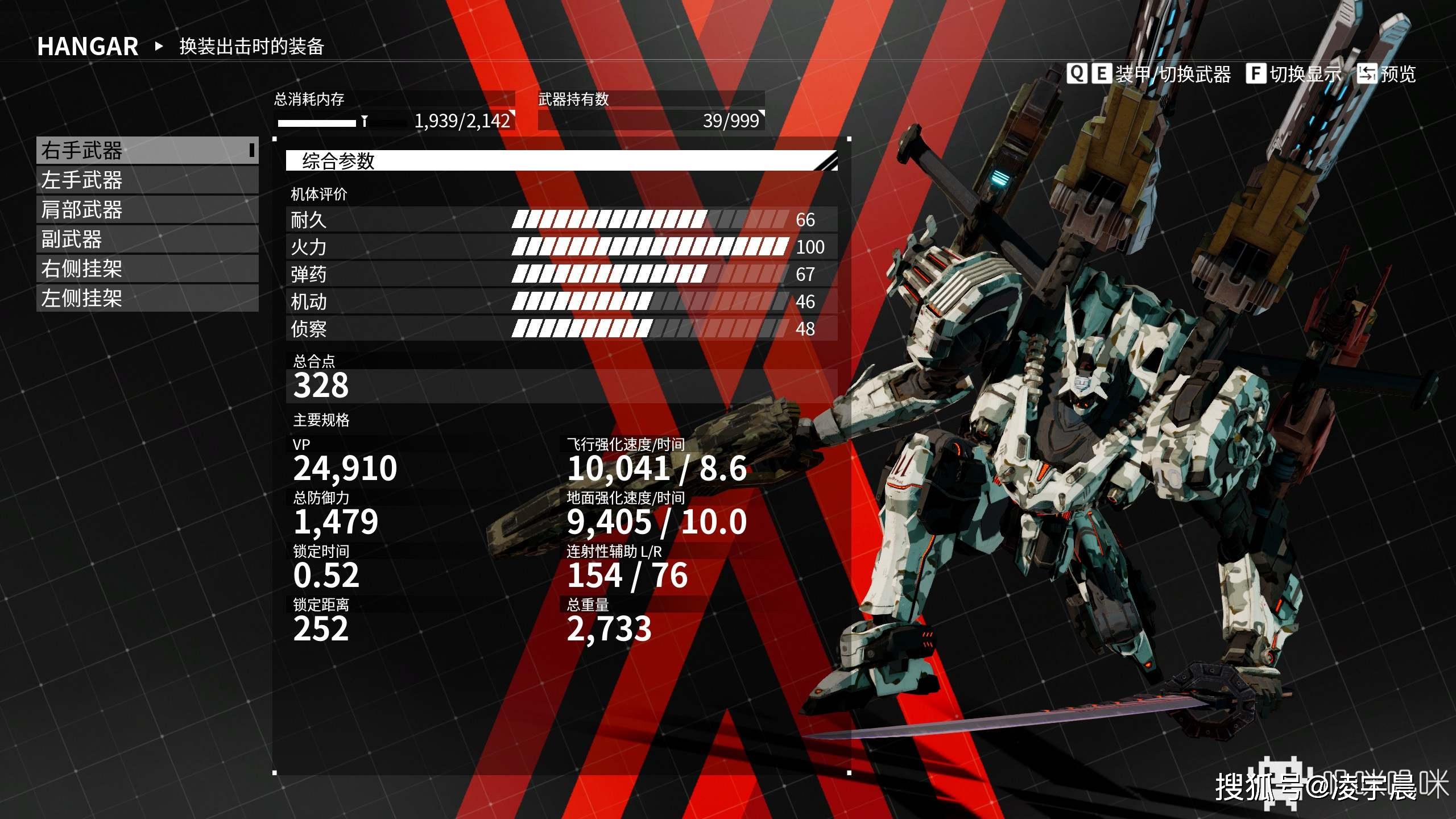1456x819 pixels.
Task: Select the 副武器 menu entry
Action: (x=147, y=239)
